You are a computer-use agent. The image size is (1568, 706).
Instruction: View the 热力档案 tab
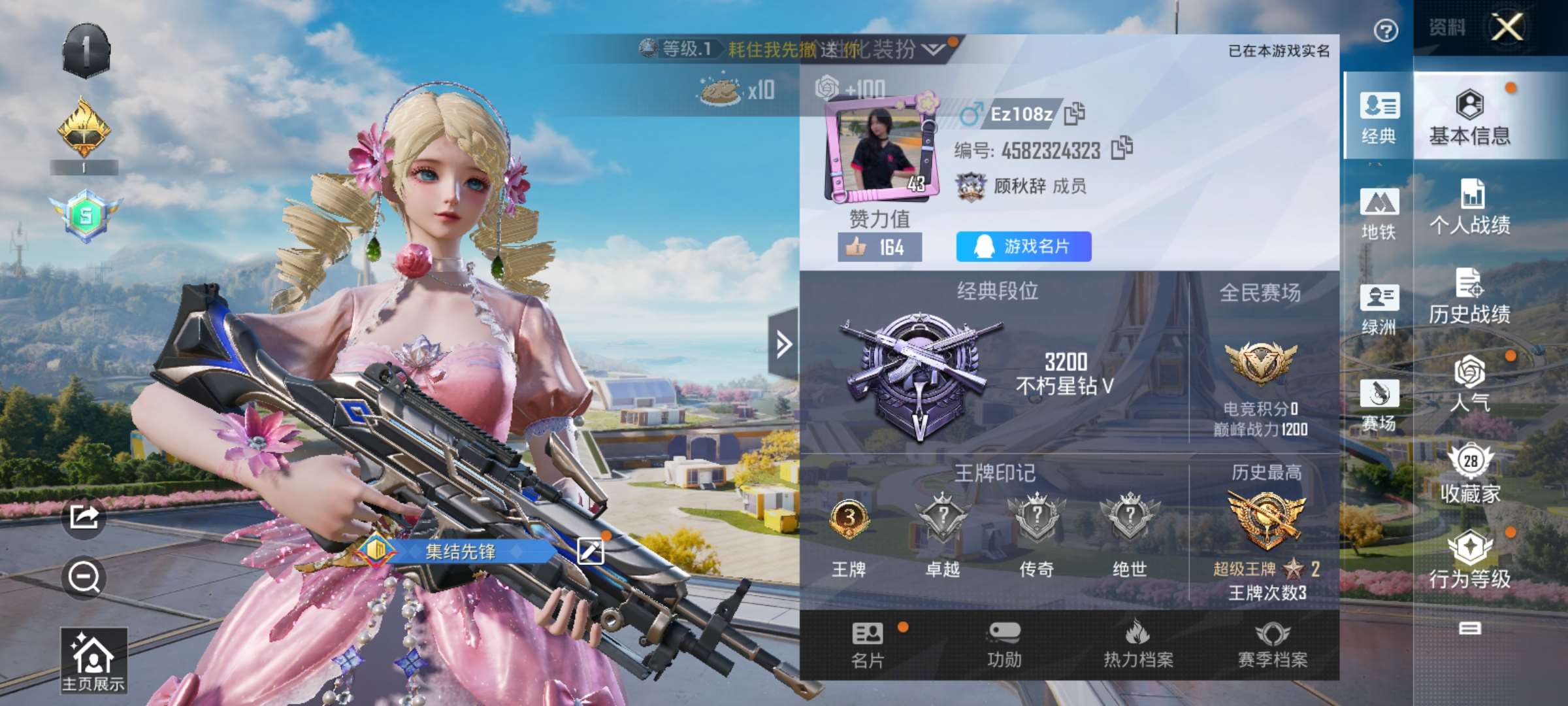1138,645
